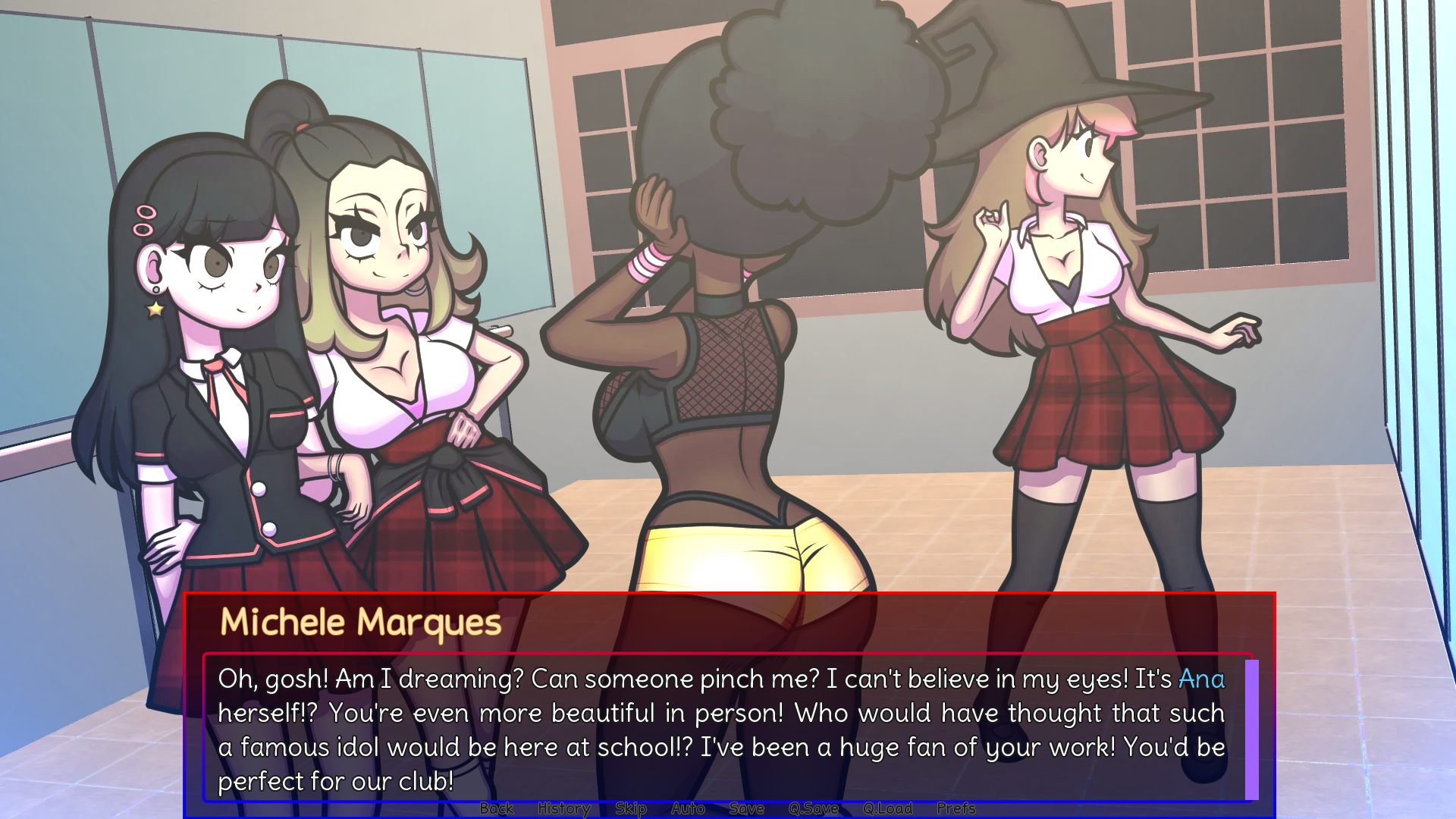
Task: Click the highlighted name Ana in dialogue
Action: [x=1201, y=679]
